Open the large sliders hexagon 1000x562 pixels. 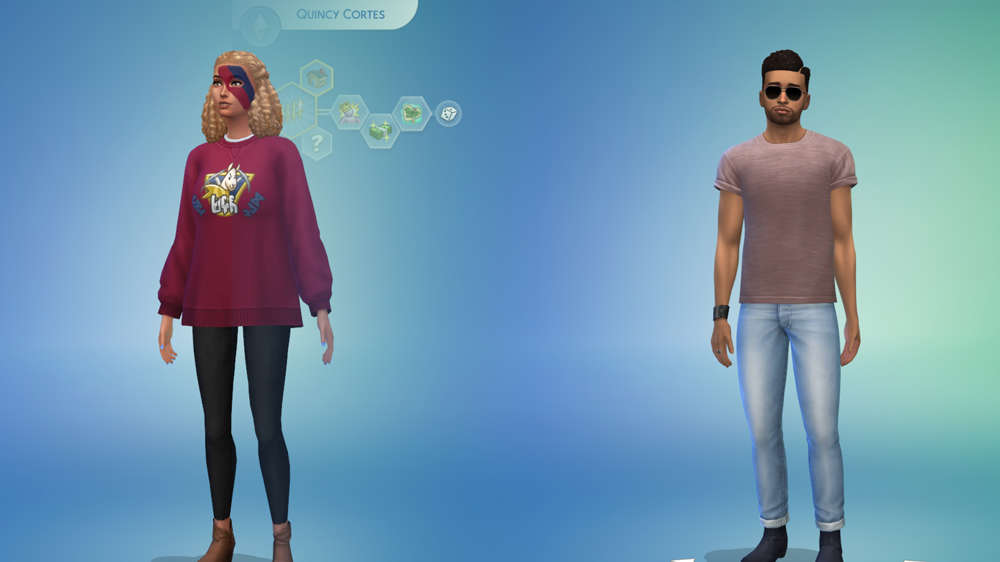pyautogui.click(x=294, y=109)
